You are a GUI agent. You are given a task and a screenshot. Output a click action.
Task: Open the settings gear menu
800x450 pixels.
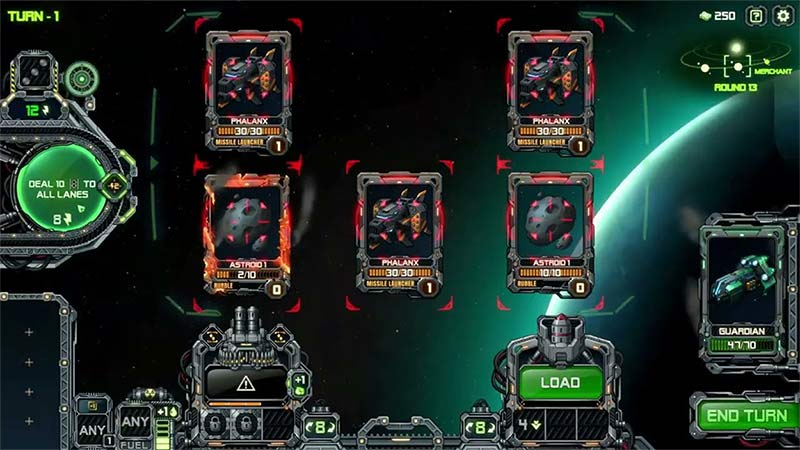(782, 15)
